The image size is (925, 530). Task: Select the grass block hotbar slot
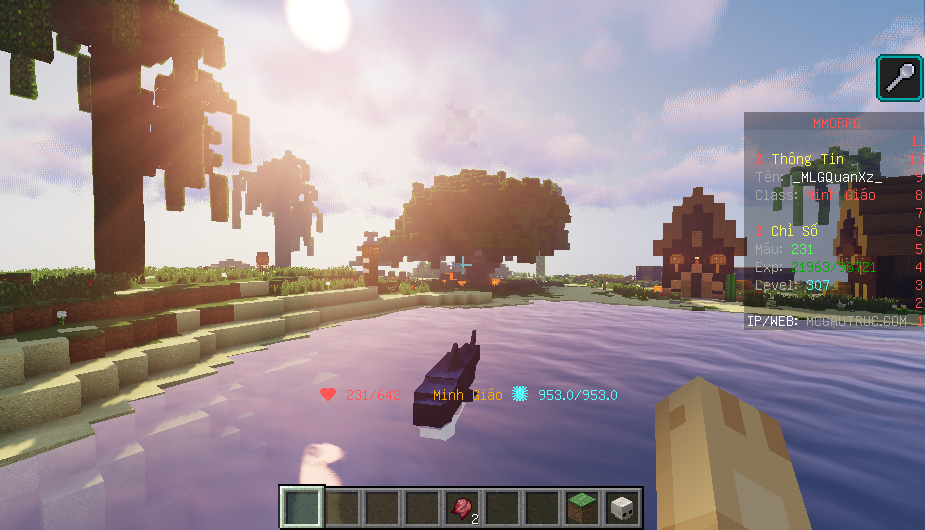point(582,507)
